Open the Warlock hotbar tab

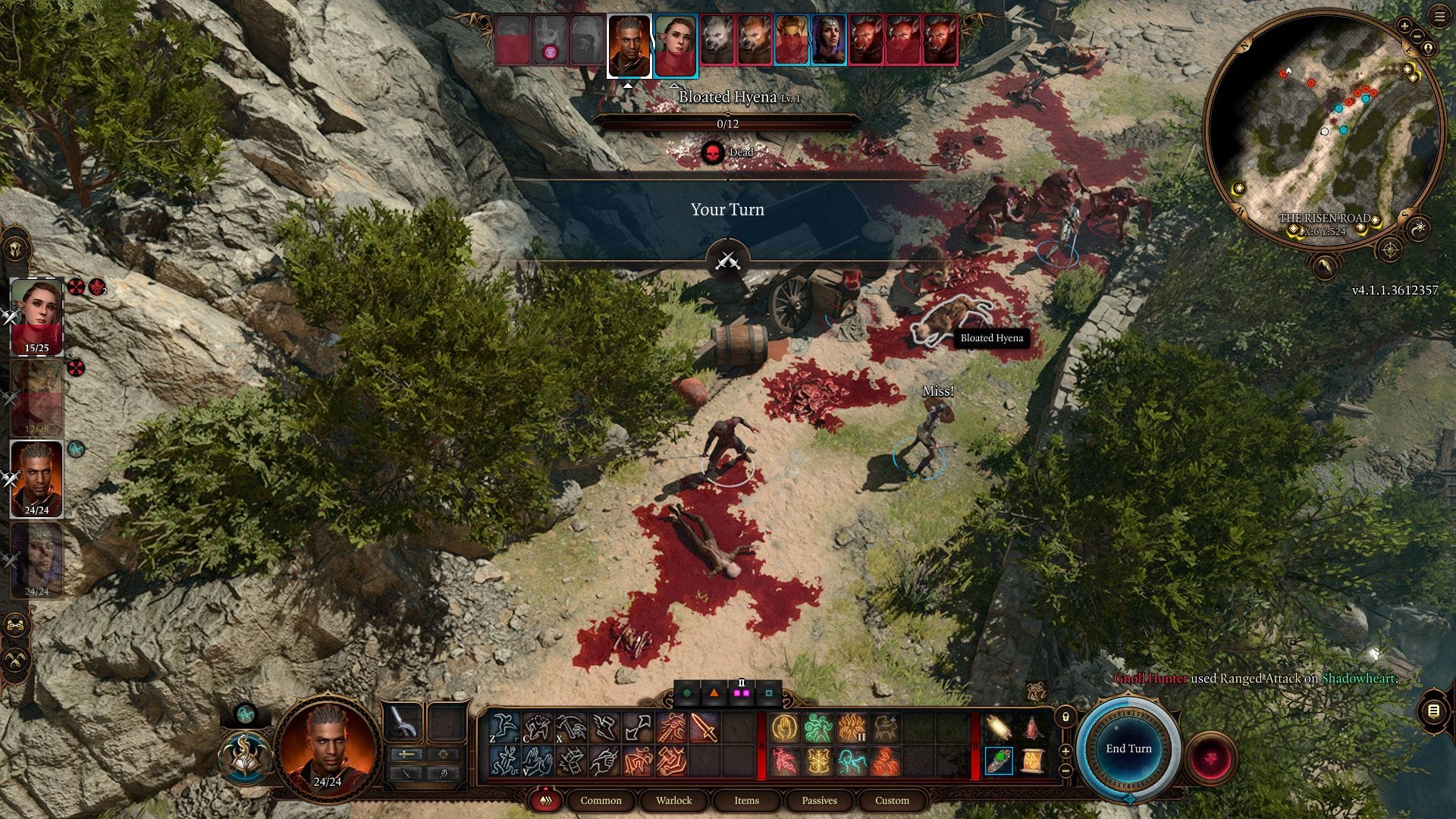click(673, 800)
